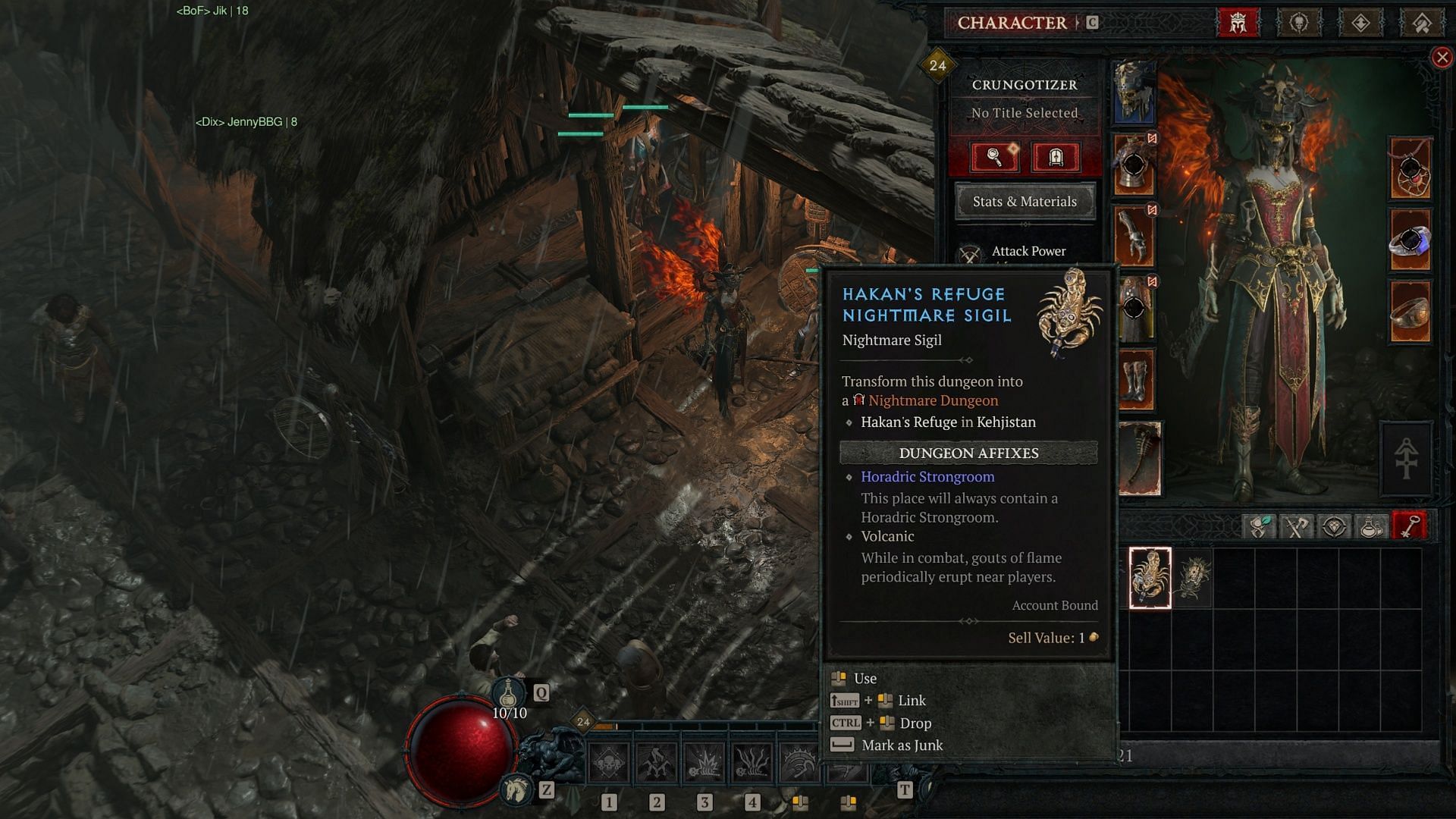
Task: Switch to the potion consumables inventory tab
Action: pyautogui.click(x=1371, y=526)
